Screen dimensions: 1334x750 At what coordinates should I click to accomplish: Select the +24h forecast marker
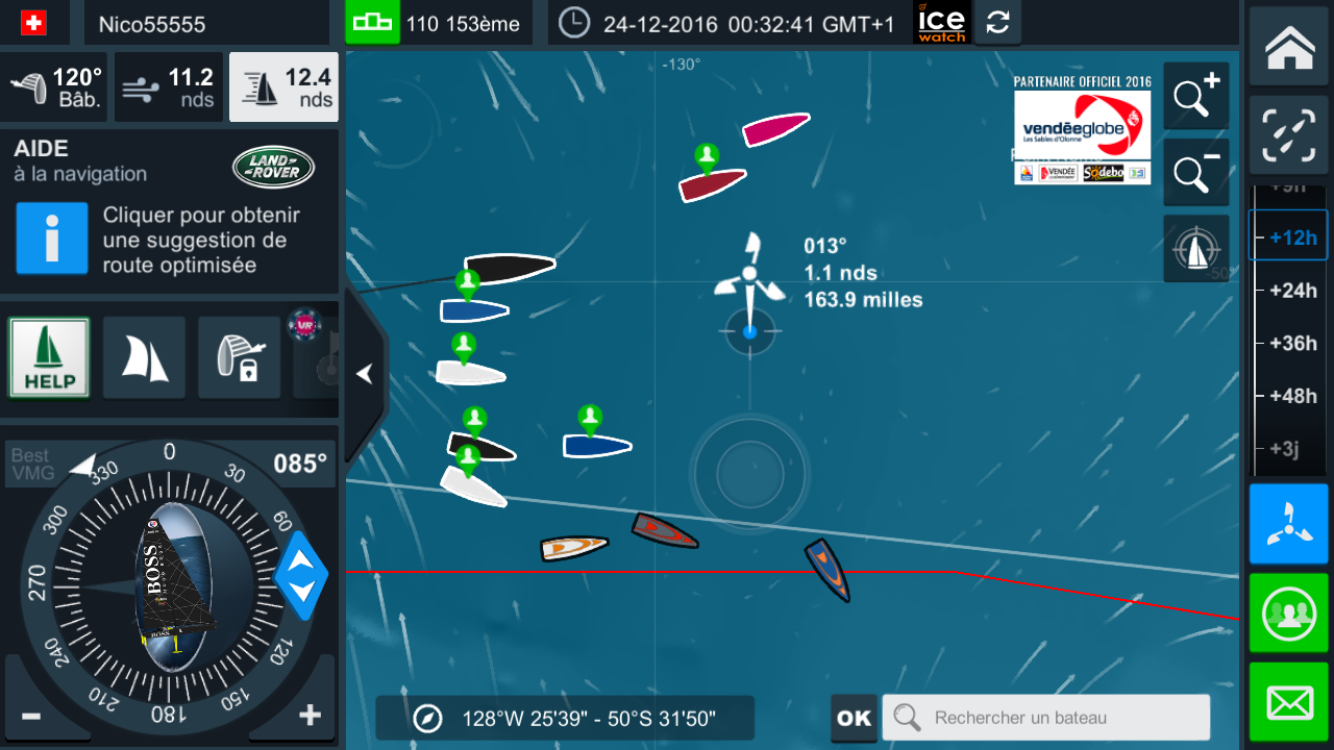pos(1292,290)
